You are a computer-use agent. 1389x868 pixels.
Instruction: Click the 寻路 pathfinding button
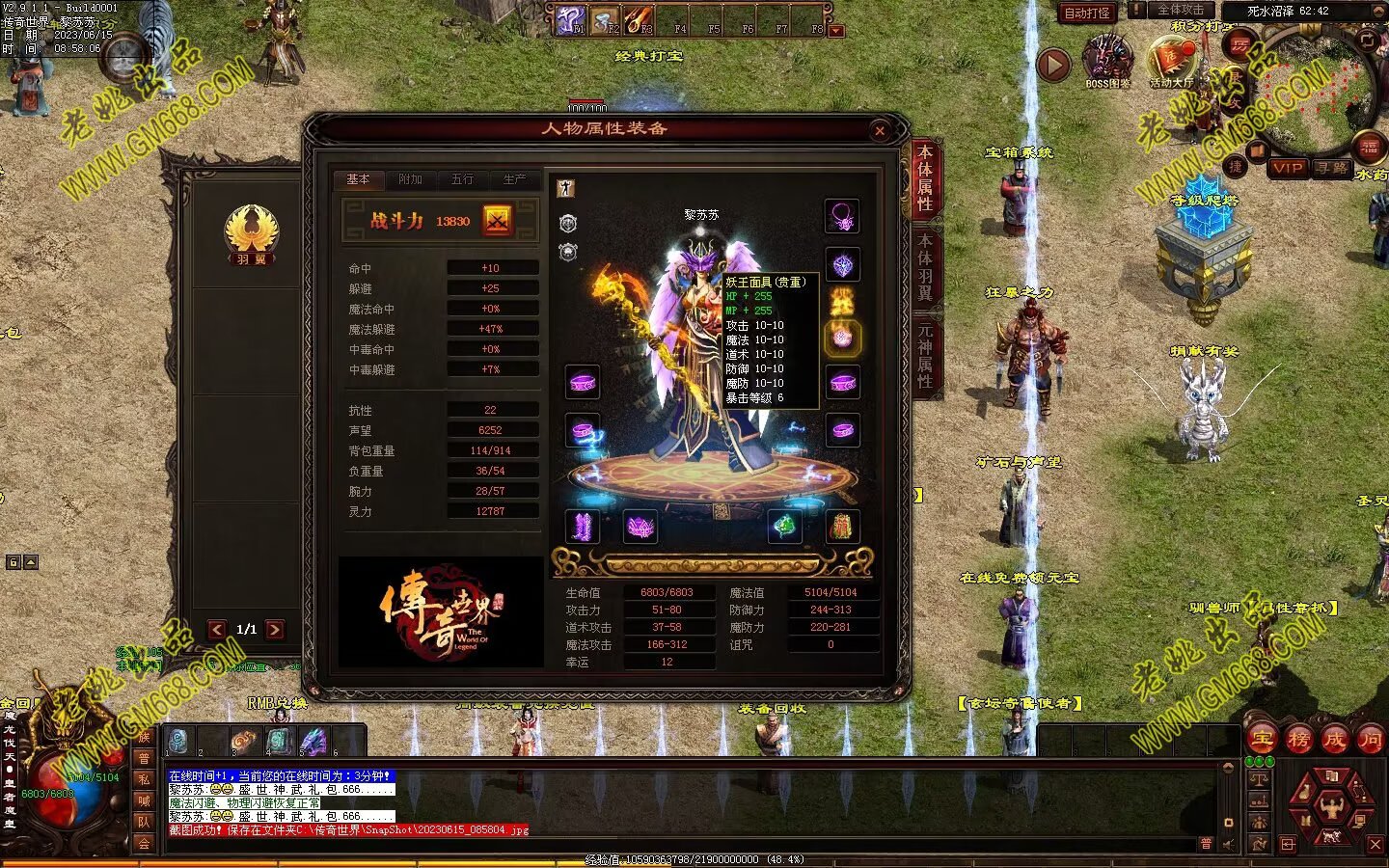point(1333,167)
